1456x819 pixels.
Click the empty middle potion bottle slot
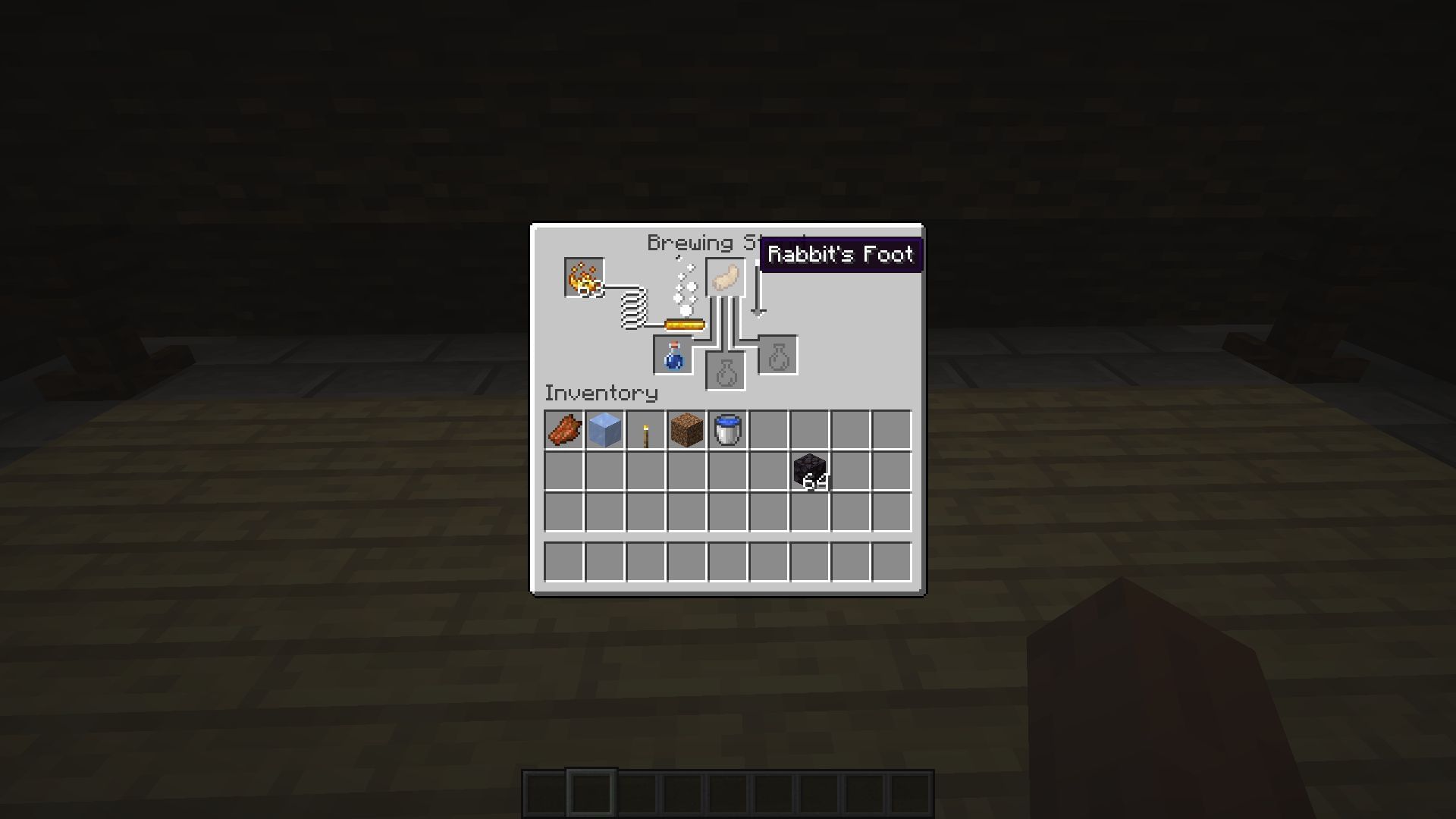pos(727,372)
